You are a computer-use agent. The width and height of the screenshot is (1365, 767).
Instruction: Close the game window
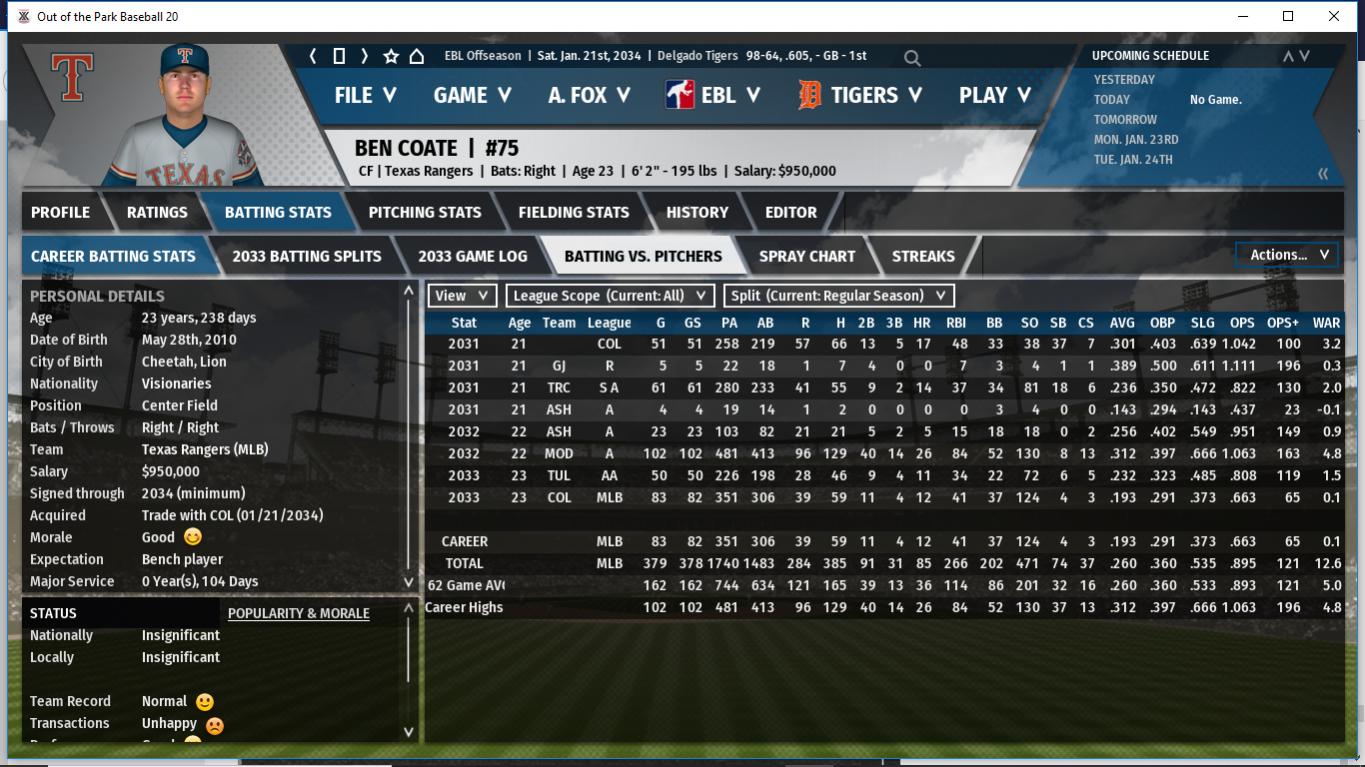tap(1333, 16)
